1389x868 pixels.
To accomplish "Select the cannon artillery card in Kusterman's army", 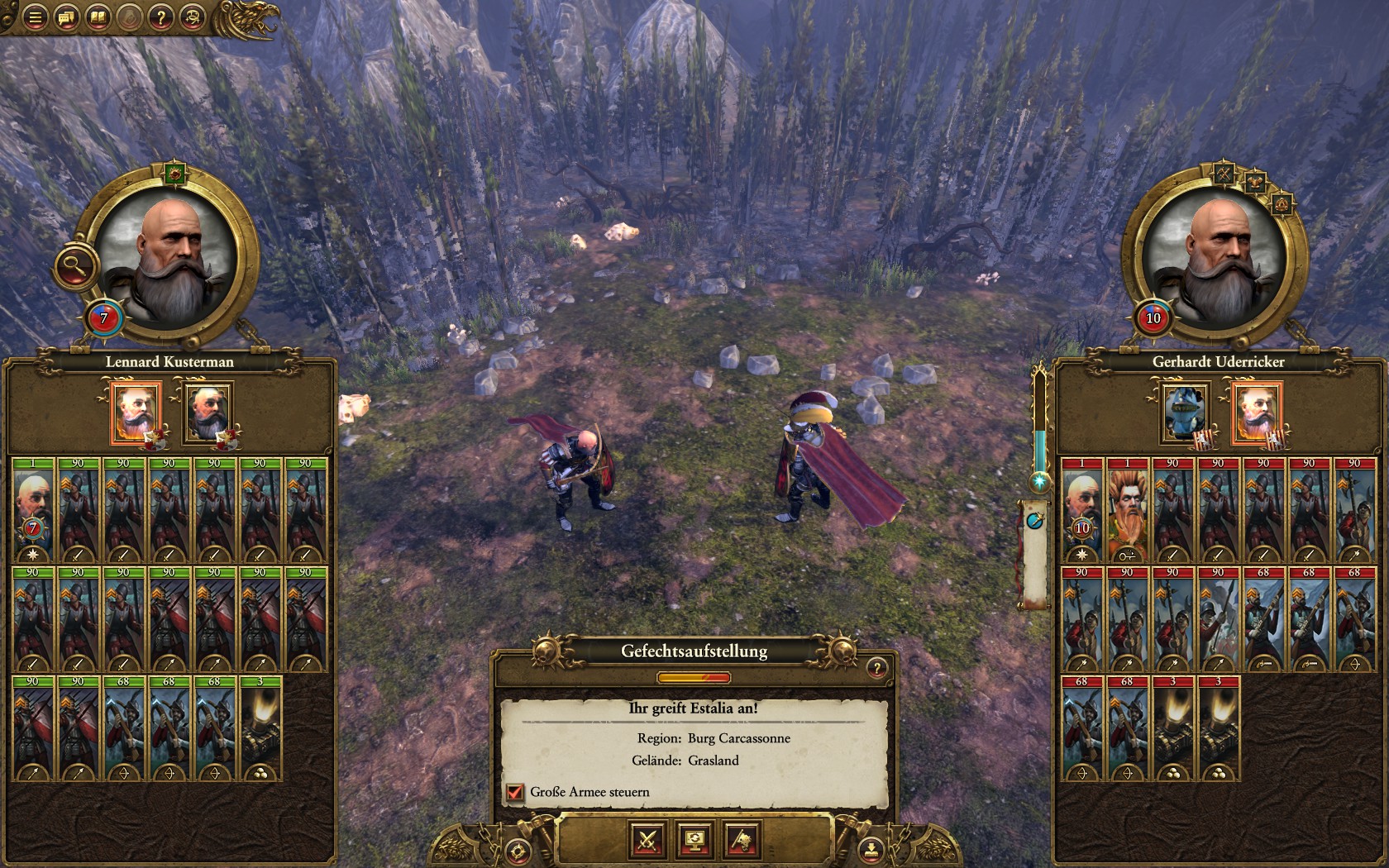I will click(260, 729).
